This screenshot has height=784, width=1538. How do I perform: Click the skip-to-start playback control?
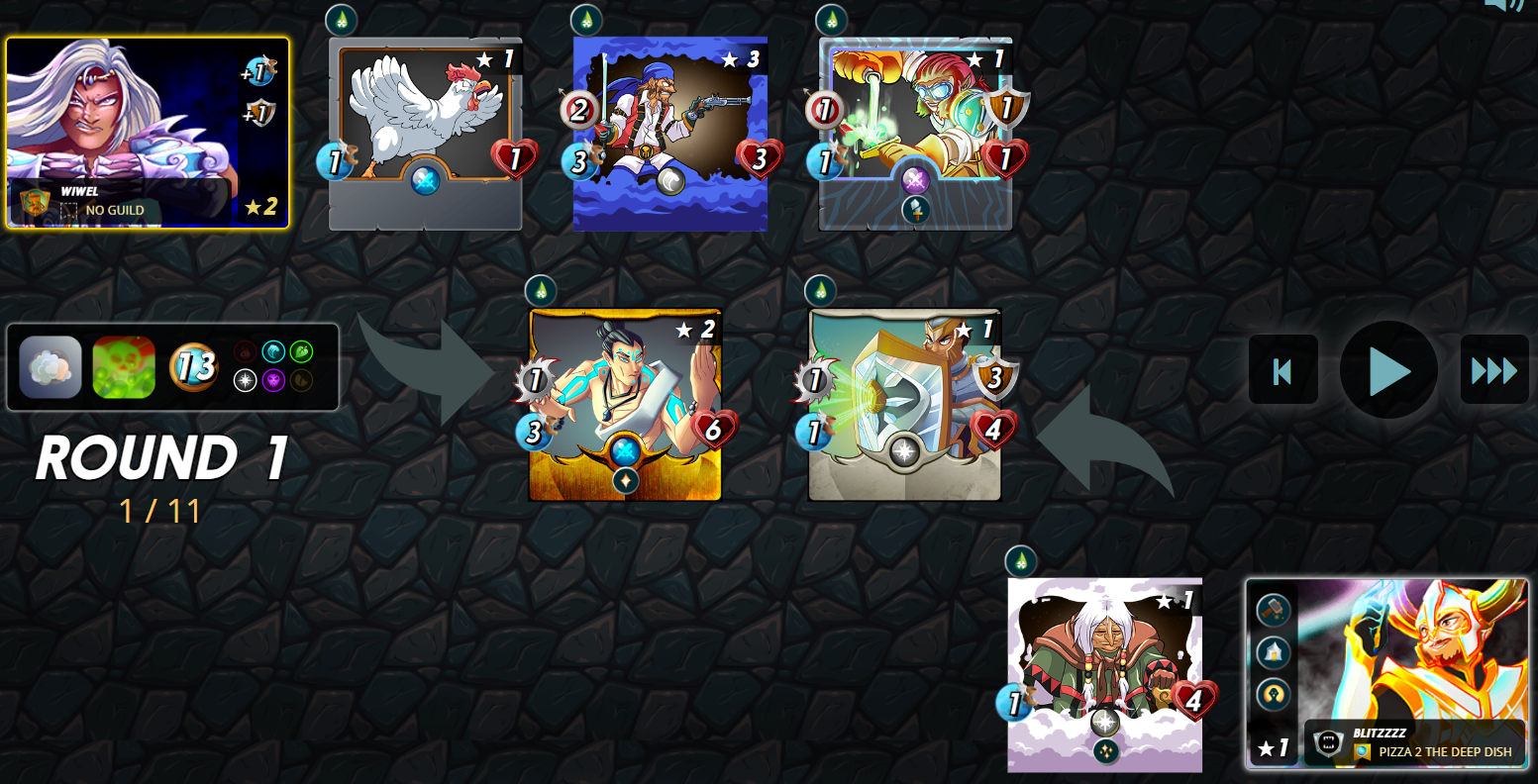(x=1282, y=370)
